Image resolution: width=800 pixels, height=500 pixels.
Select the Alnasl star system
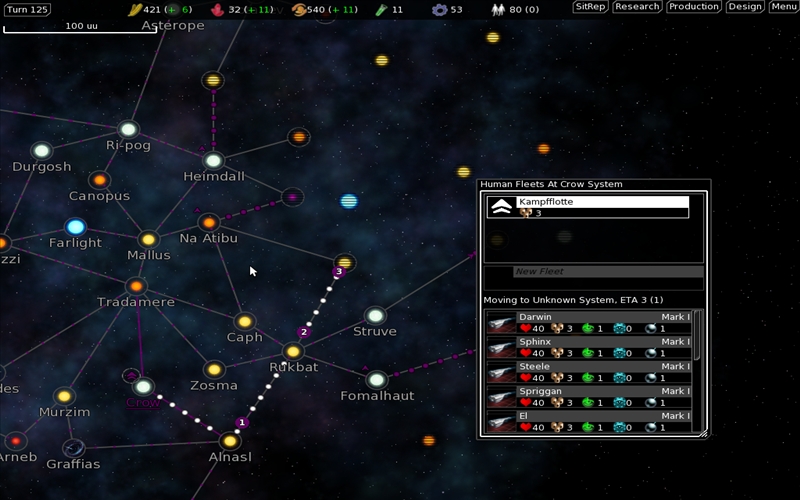tap(230, 441)
